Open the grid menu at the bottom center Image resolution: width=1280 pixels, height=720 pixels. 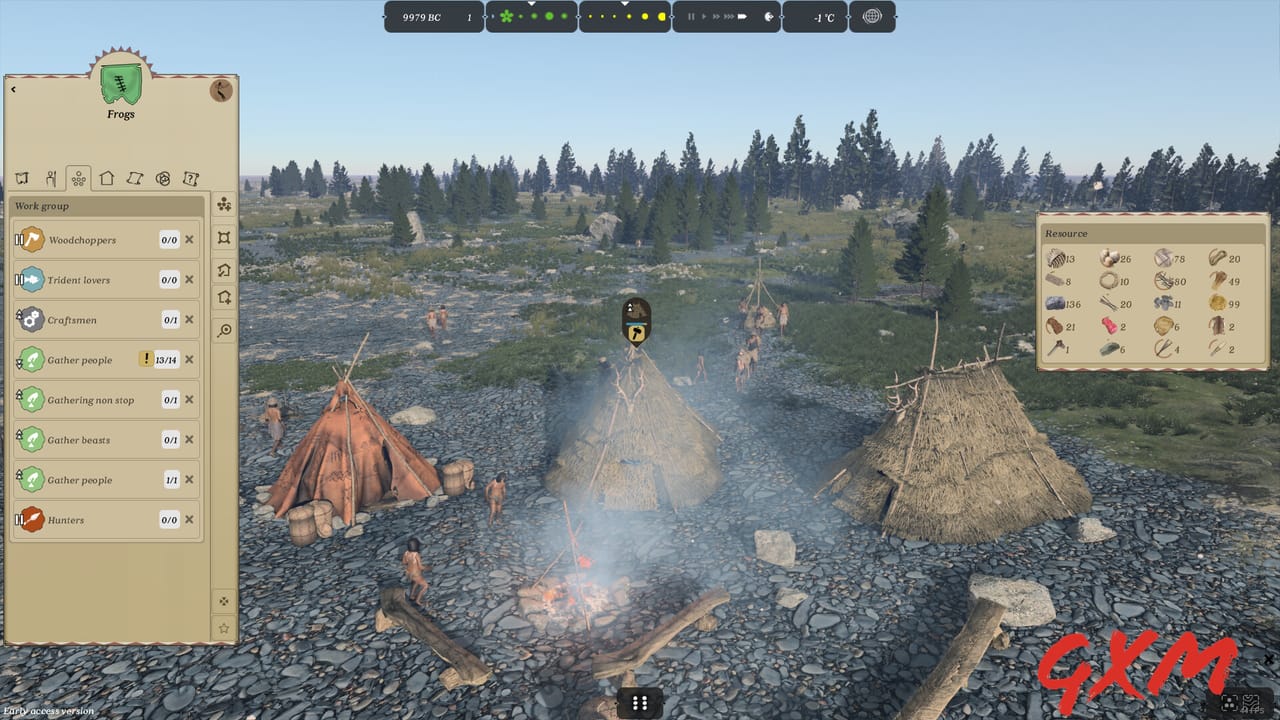pos(640,702)
